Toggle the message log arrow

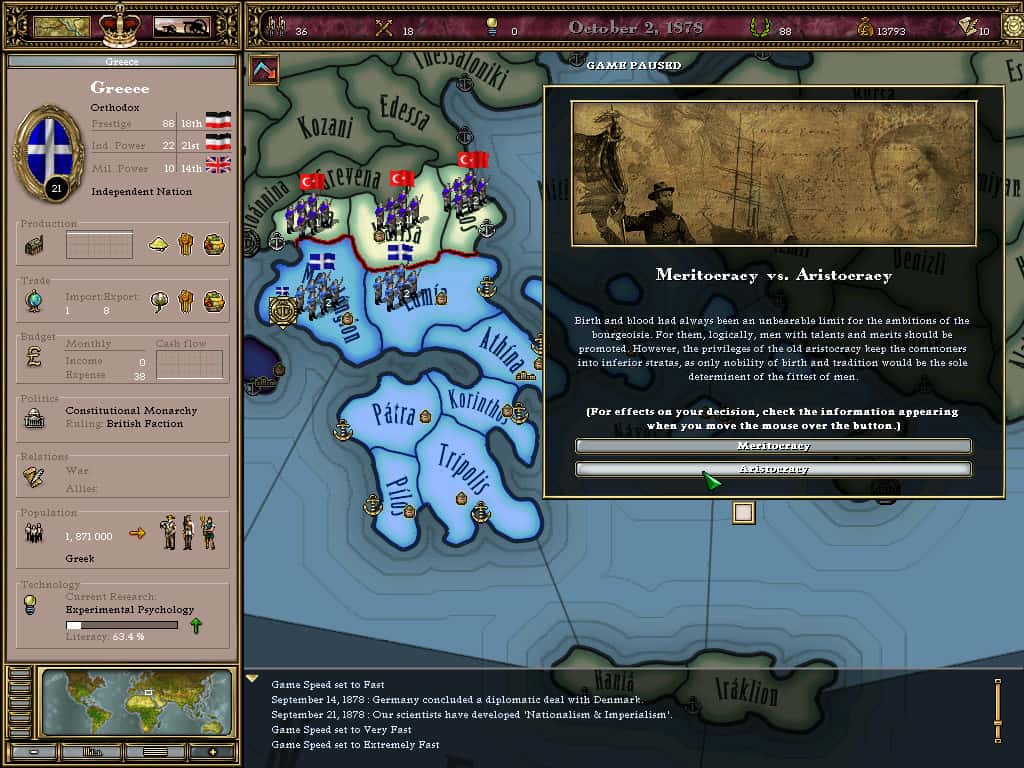(x=252, y=679)
